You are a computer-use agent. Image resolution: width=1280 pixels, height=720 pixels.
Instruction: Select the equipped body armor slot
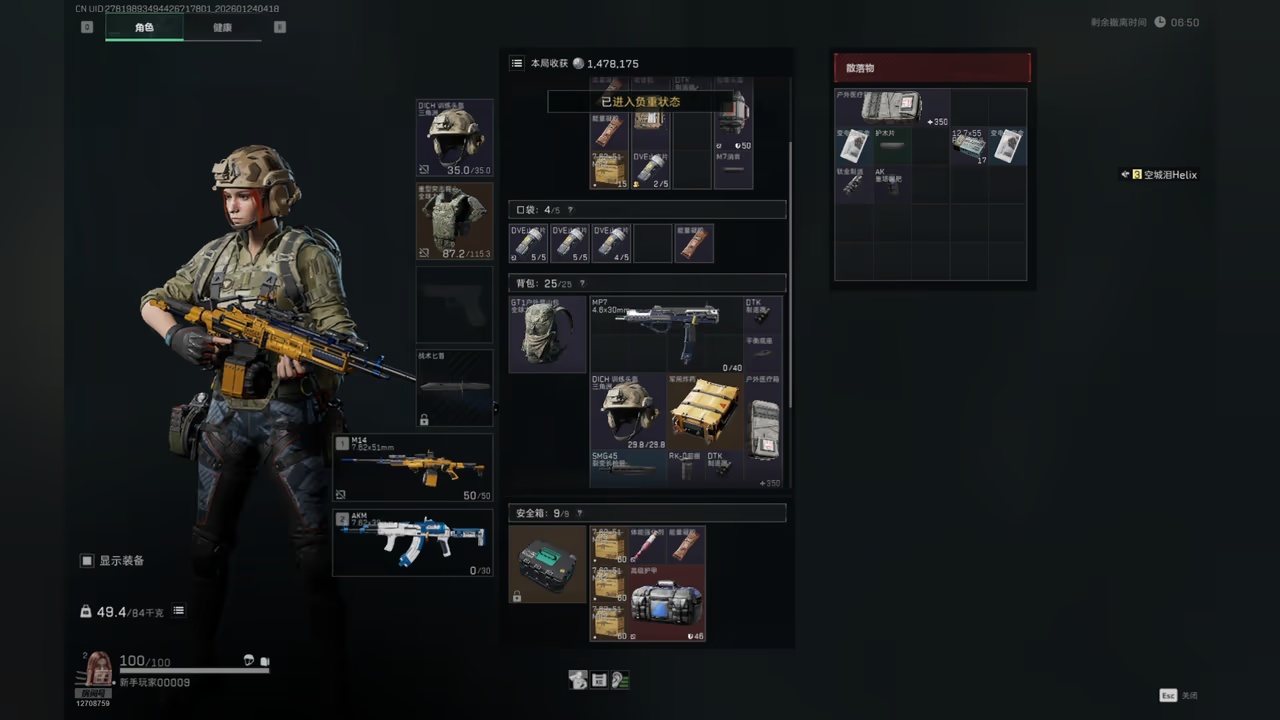point(455,221)
